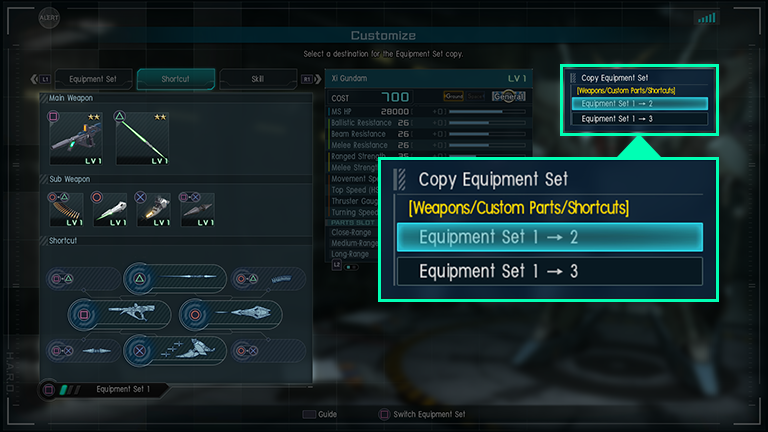Click the rifle shortcut slot with the square symbol
The image size is (768, 432).
pos(118,314)
